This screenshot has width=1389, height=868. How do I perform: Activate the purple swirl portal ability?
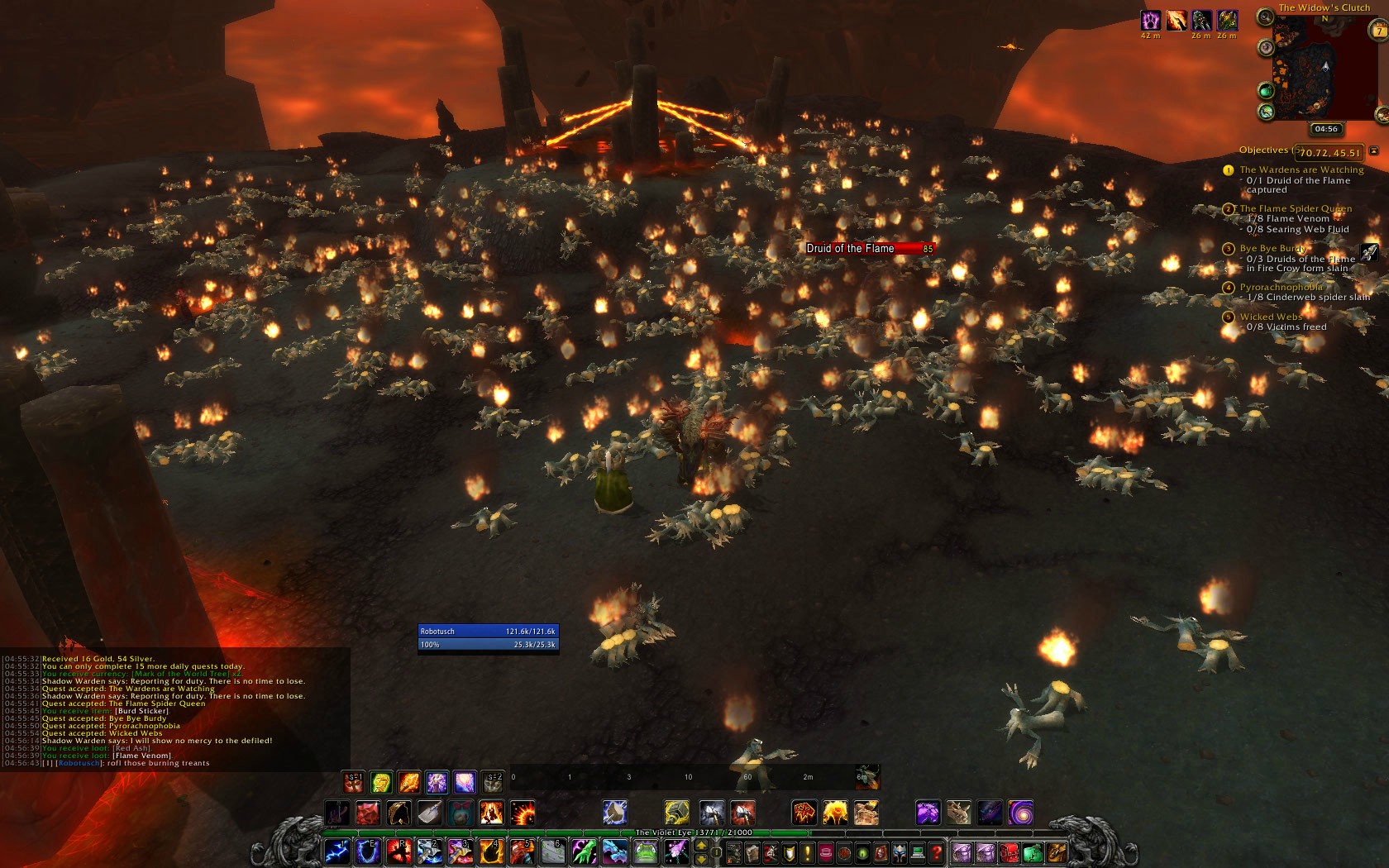pos(1020,813)
